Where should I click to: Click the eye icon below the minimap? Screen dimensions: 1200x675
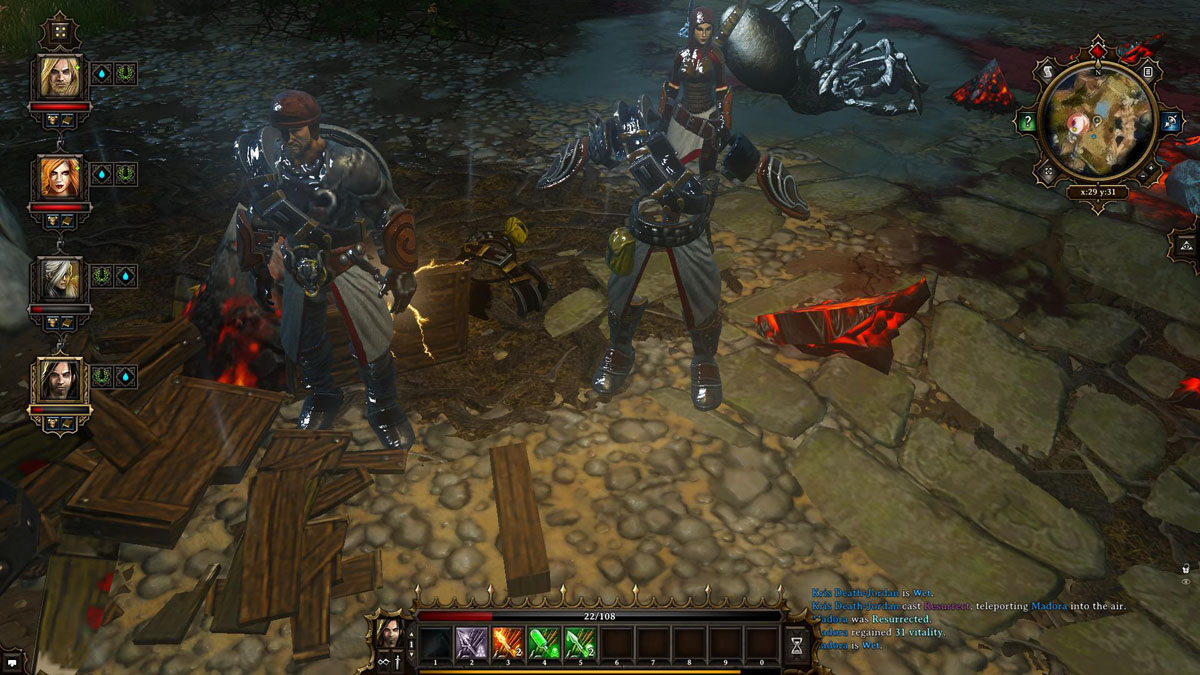coord(1185,581)
